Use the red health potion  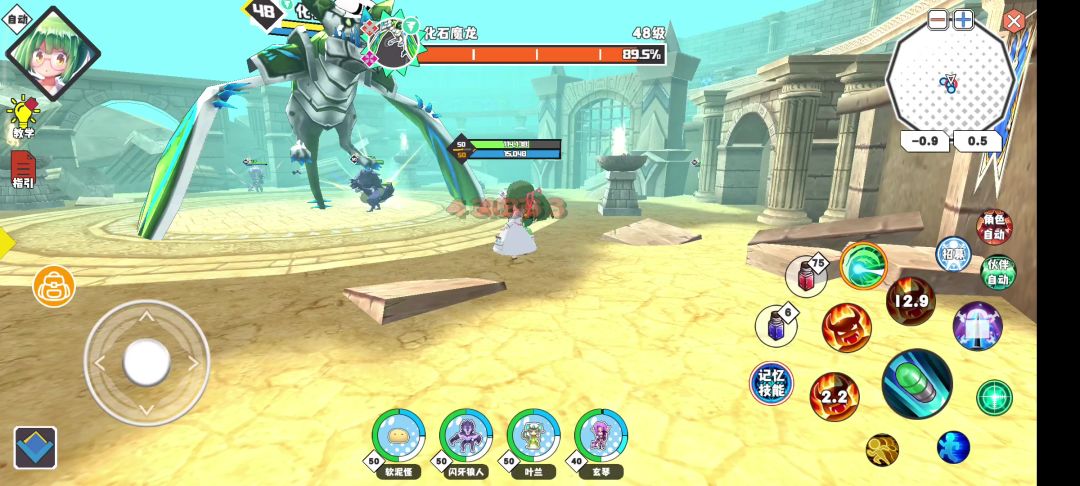pyautogui.click(x=806, y=277)
